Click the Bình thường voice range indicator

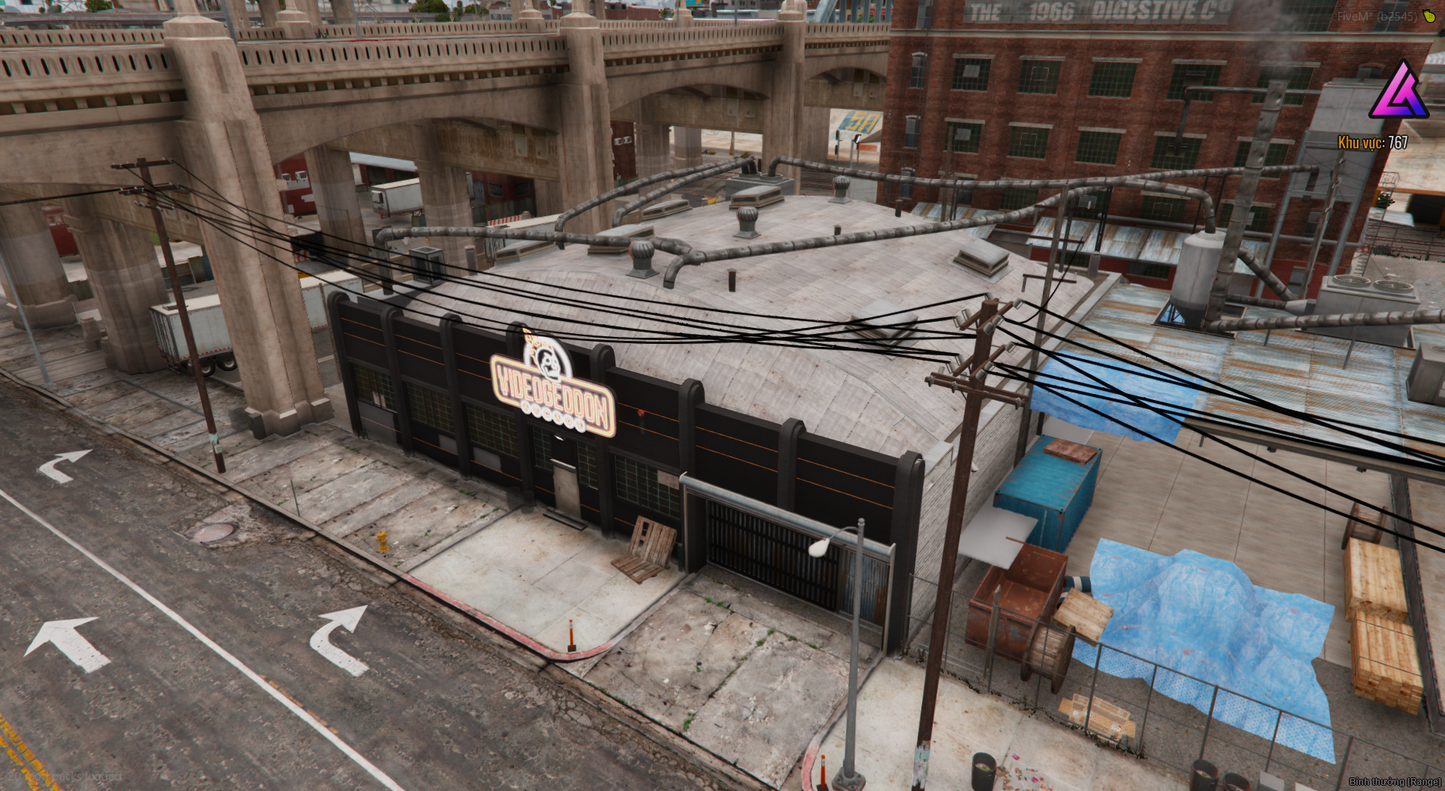[1394, 782]
